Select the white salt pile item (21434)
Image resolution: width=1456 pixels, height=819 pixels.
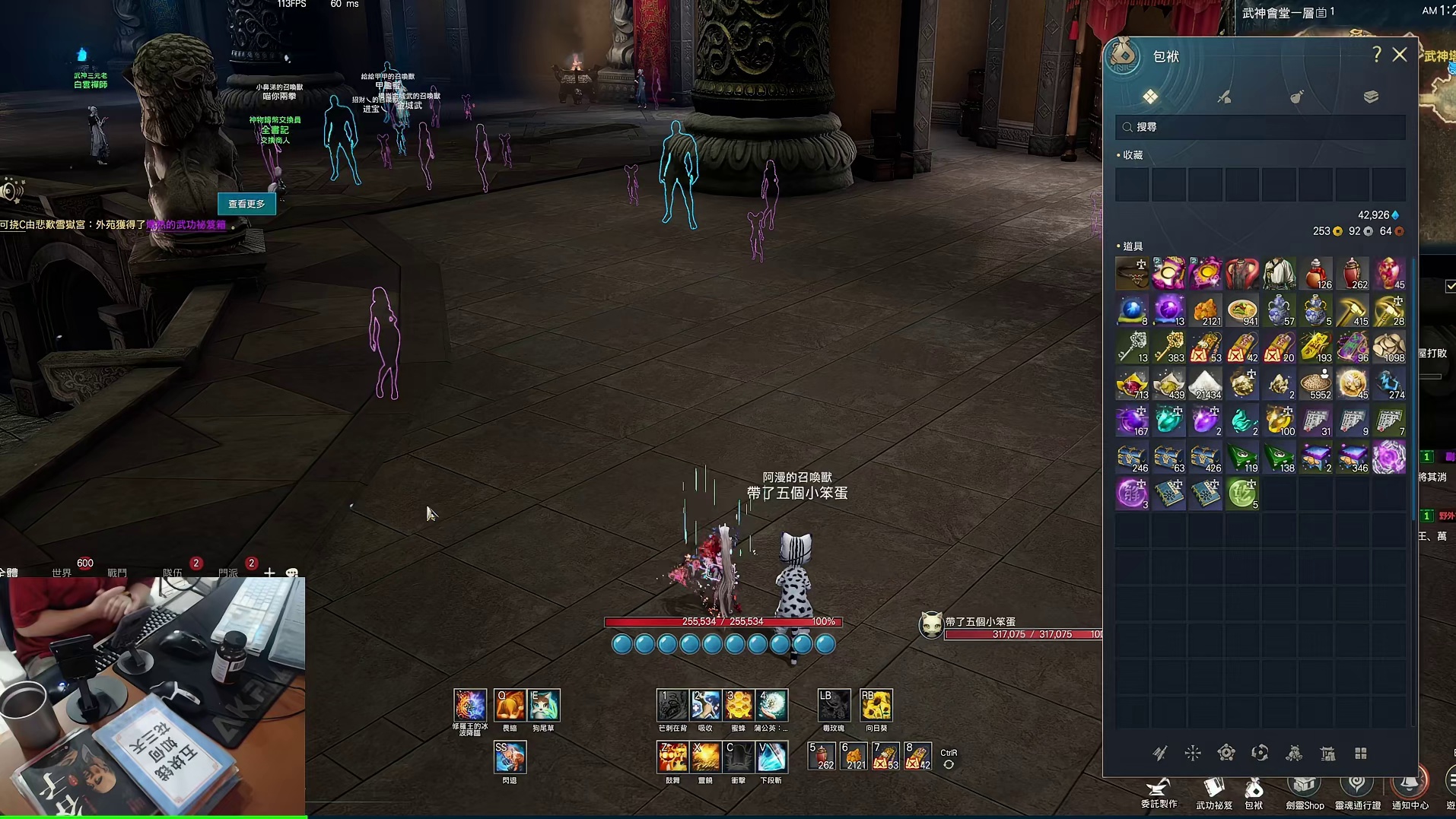point(1206,384)
